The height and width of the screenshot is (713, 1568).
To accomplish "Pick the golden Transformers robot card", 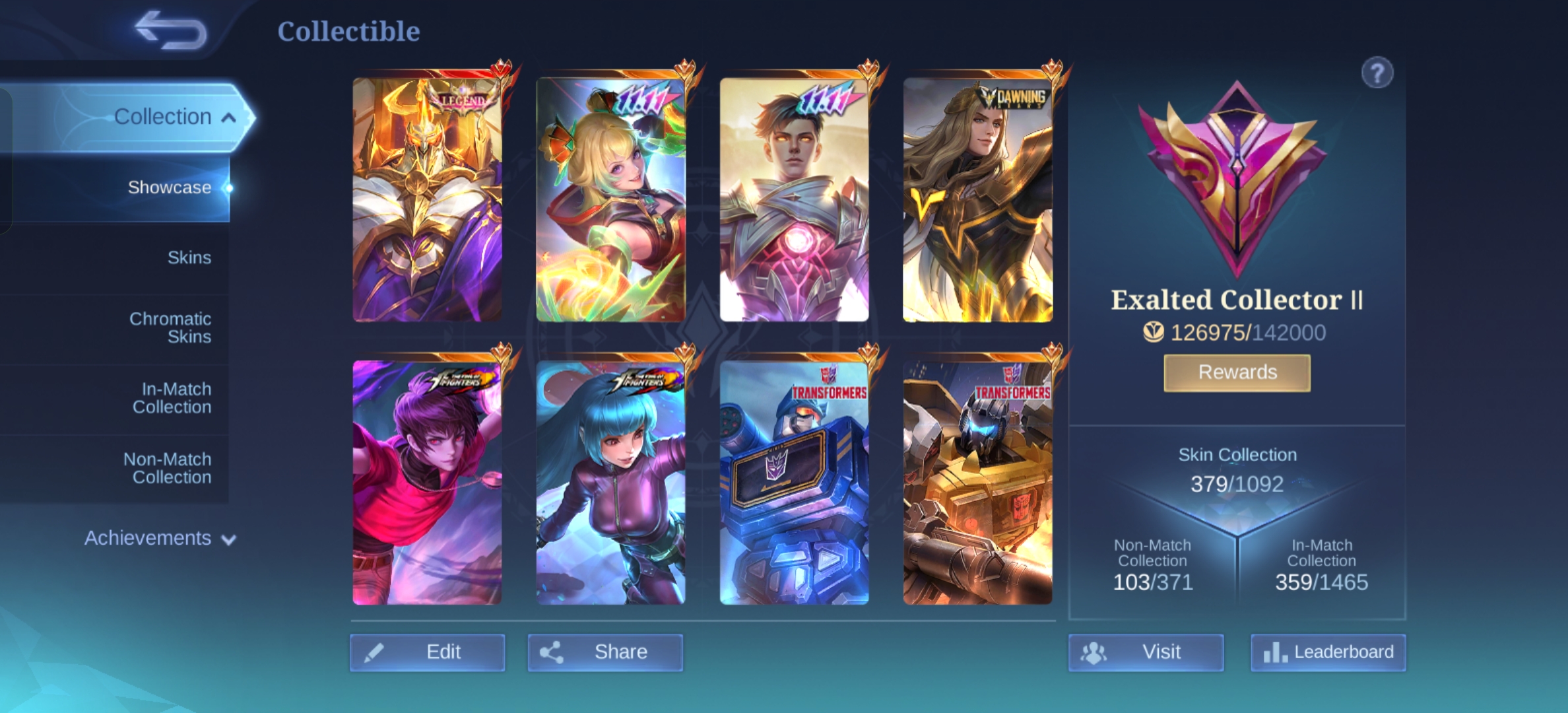I will pyautogui.click(x=977, y=482).
